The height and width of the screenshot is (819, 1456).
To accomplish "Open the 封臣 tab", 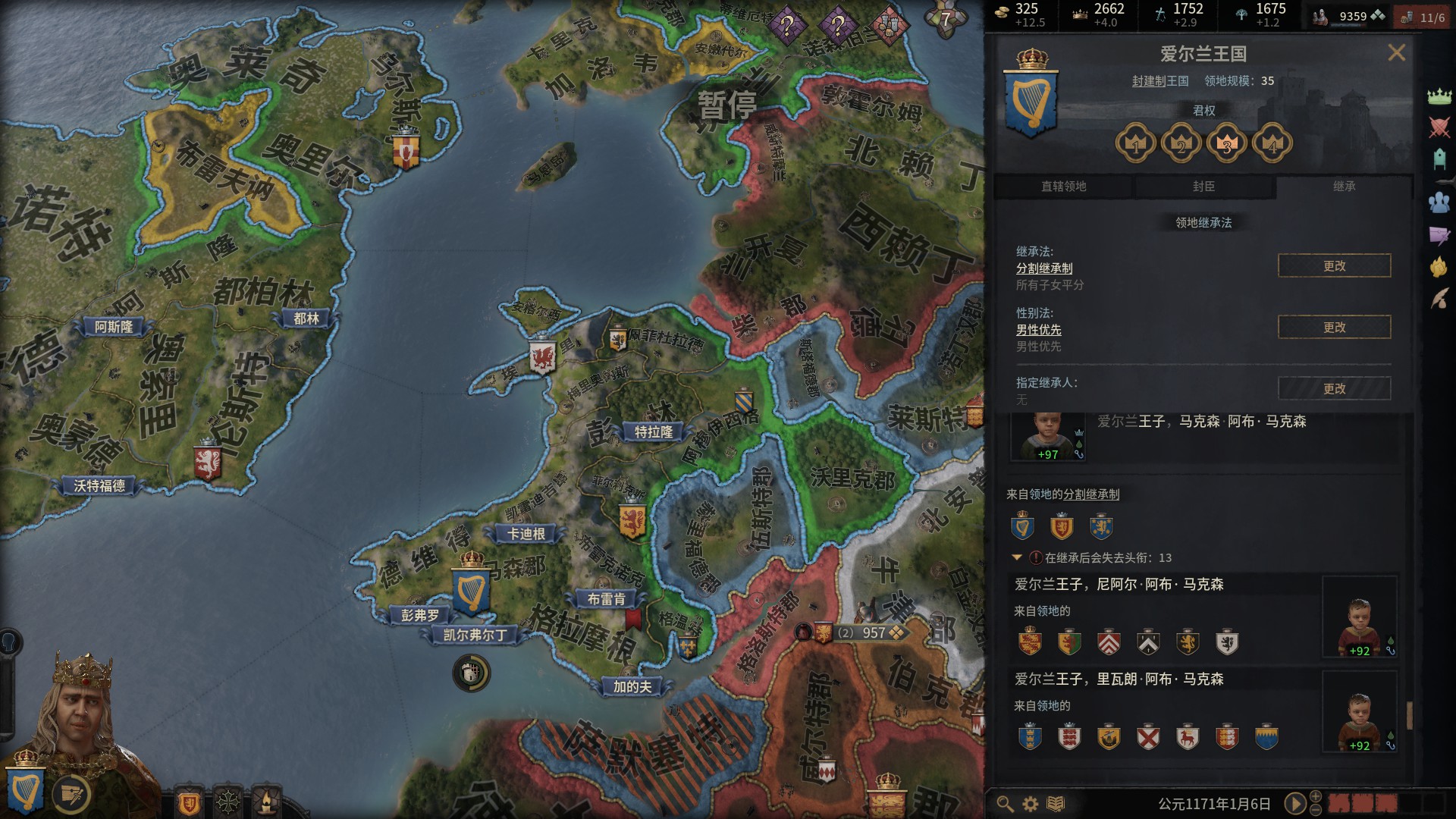I will coord(1203,187).
